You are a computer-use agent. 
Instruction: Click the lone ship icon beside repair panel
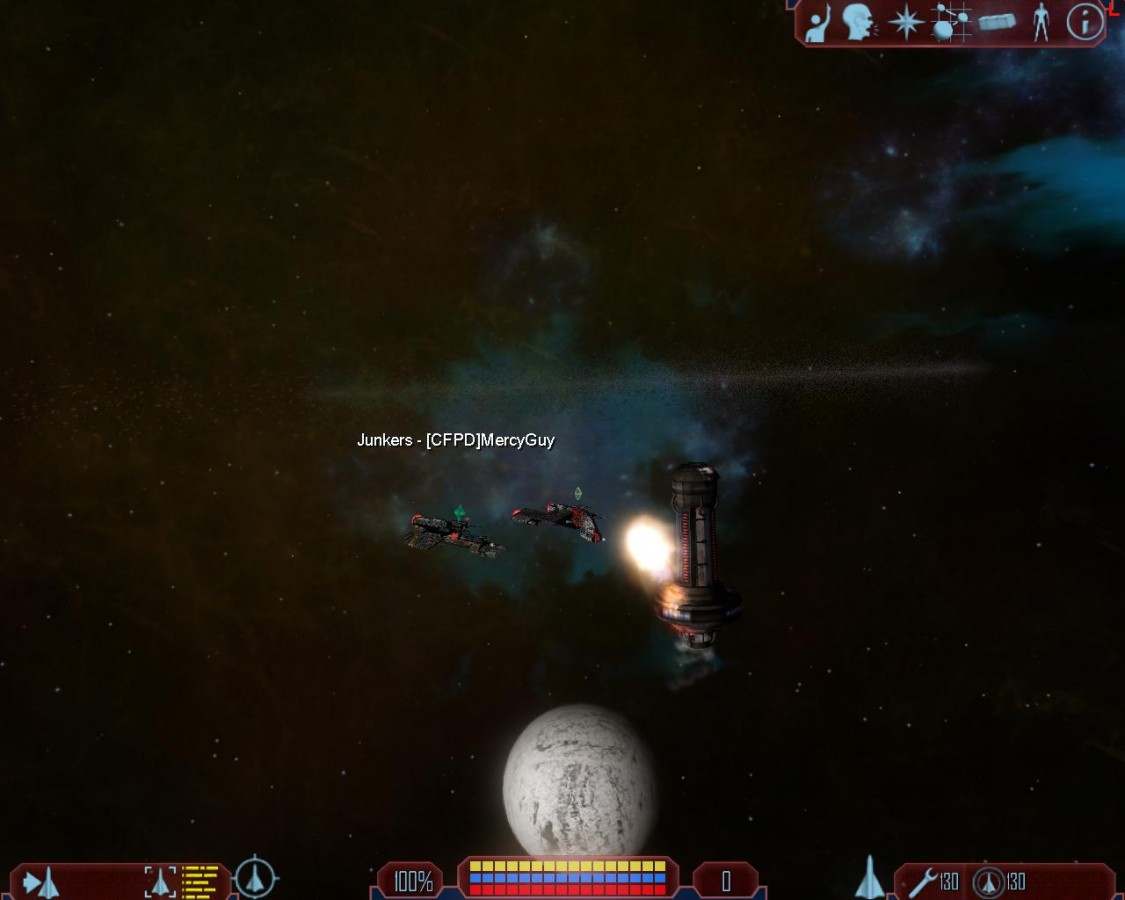point(869,878)
